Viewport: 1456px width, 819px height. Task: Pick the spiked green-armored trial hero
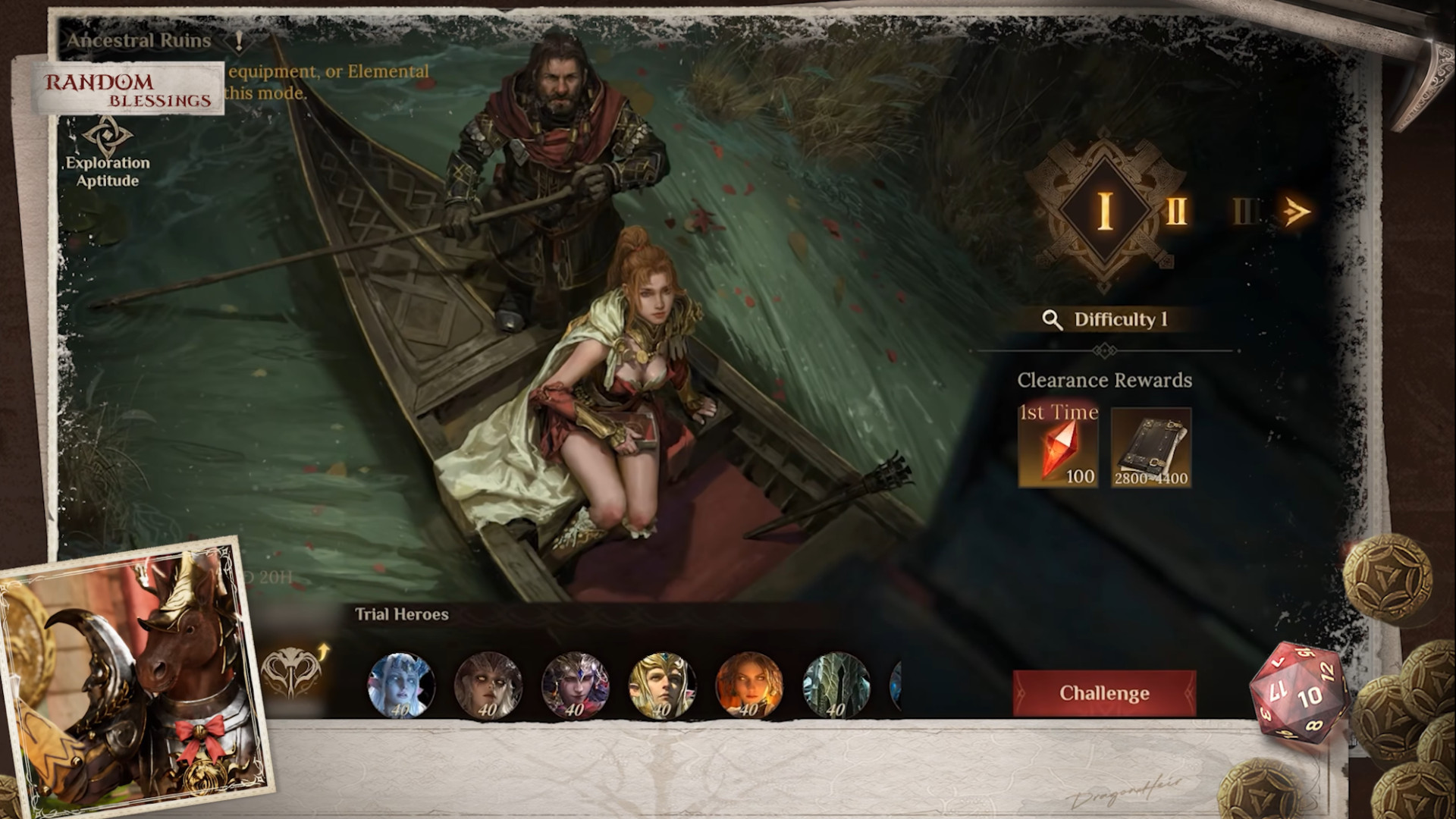[836, 686]
